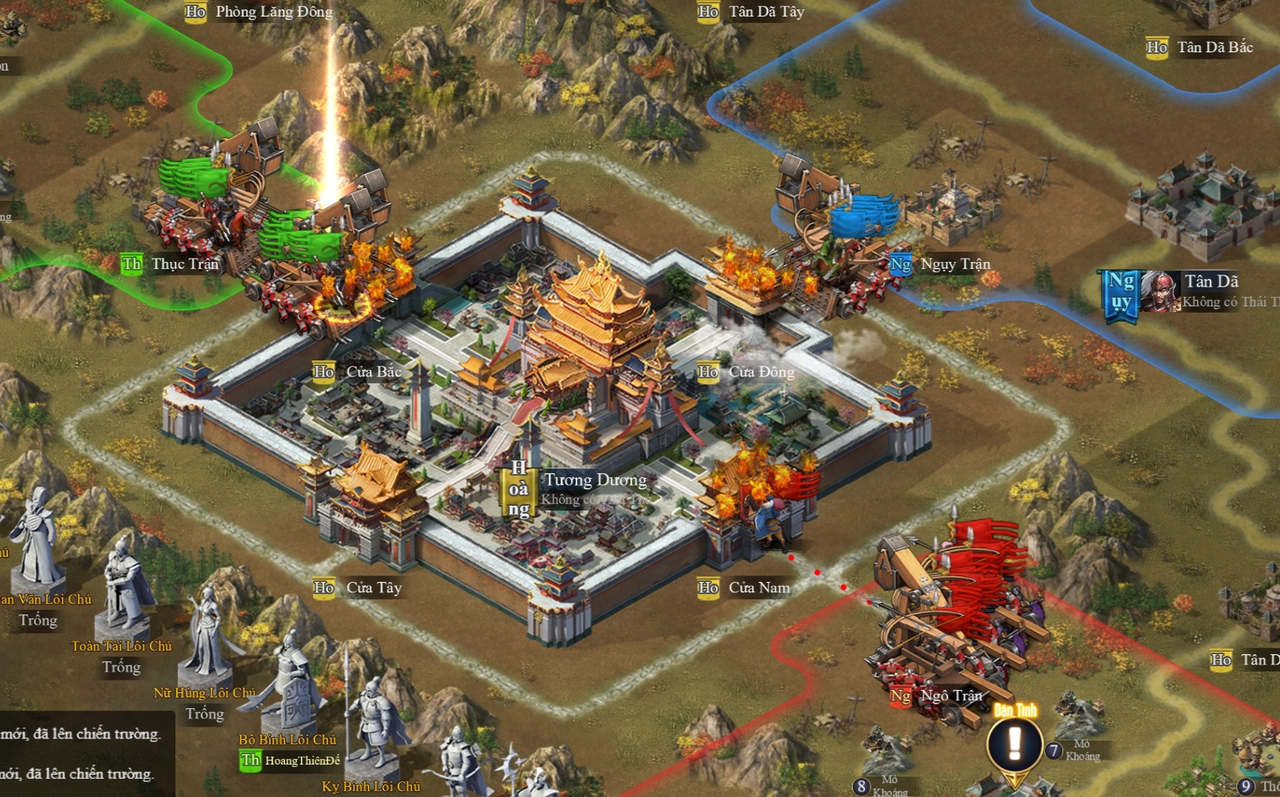Select the Cửa Đông gate label
Screen dimensions: 1280x797
pyautogui.click(x=760, y=372)
